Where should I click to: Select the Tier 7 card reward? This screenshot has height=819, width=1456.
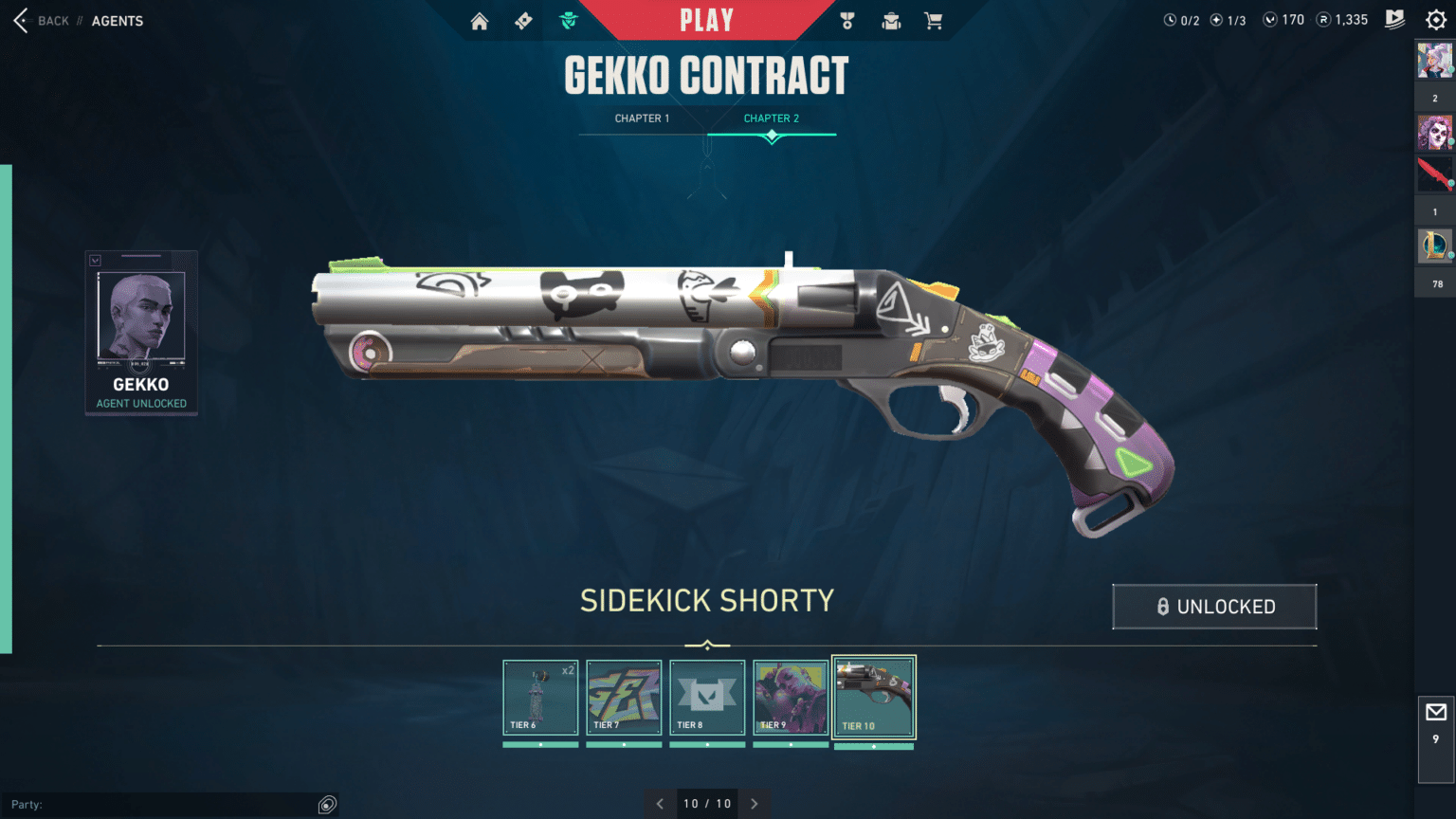(624, 699)
